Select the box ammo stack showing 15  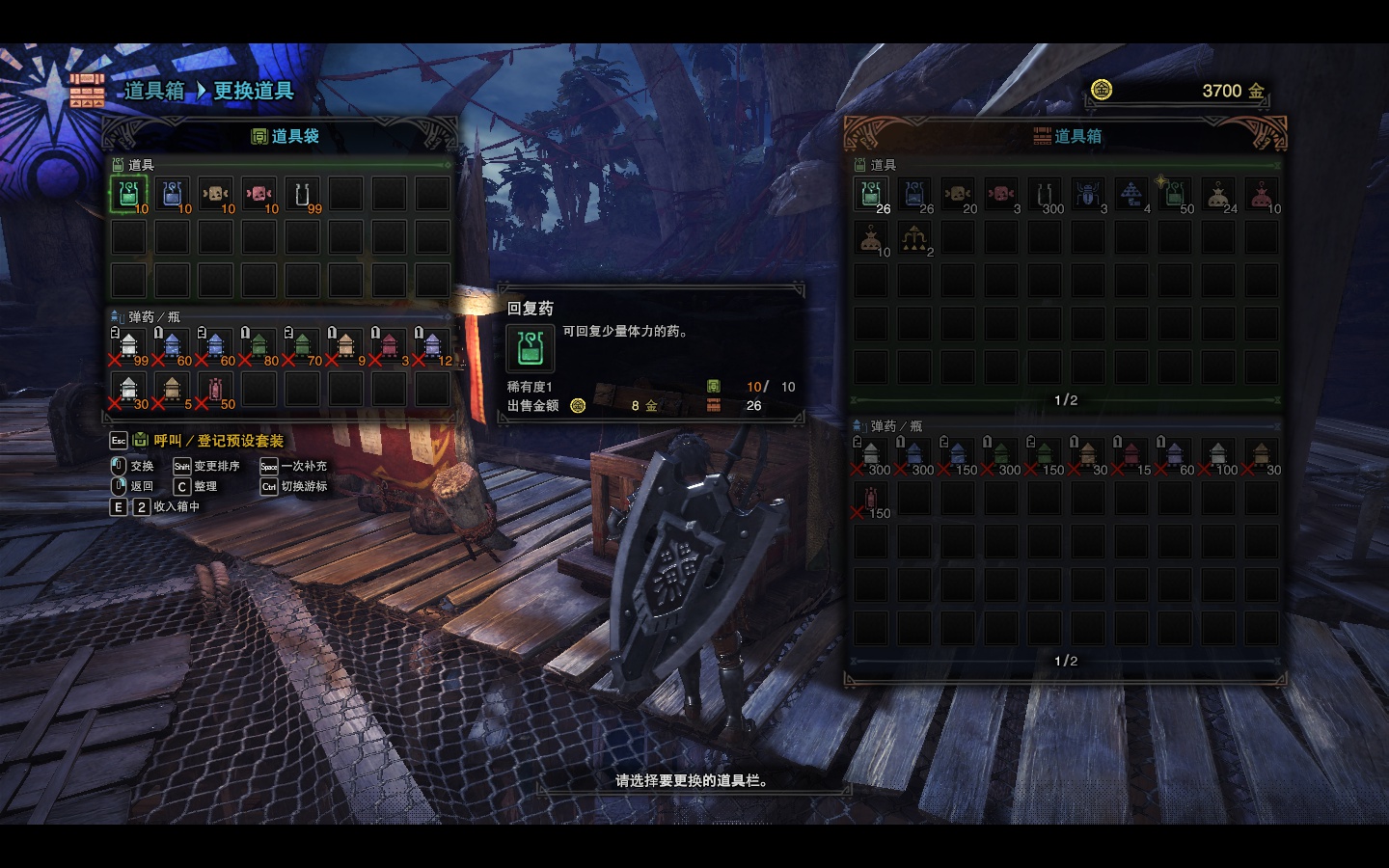click(1130, 455)
